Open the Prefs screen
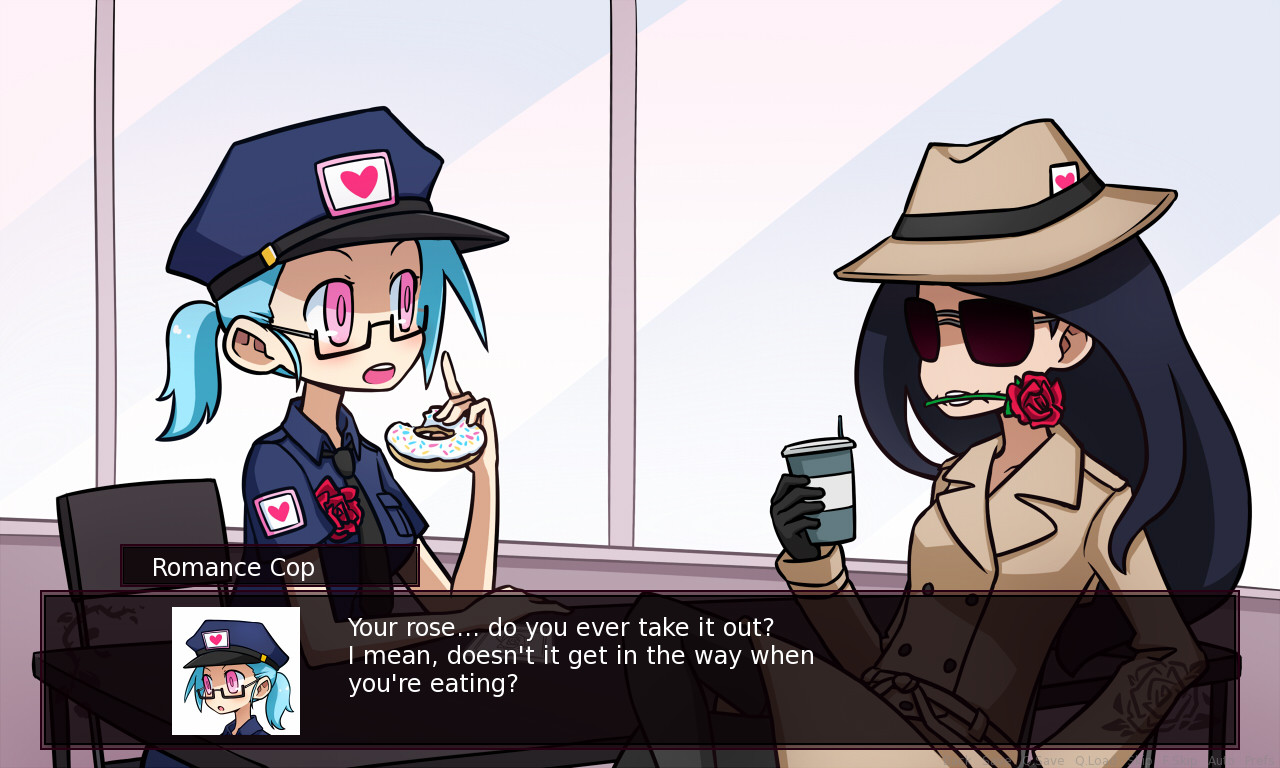The height and width of the screenshot is (768, 1280). 1261,760
